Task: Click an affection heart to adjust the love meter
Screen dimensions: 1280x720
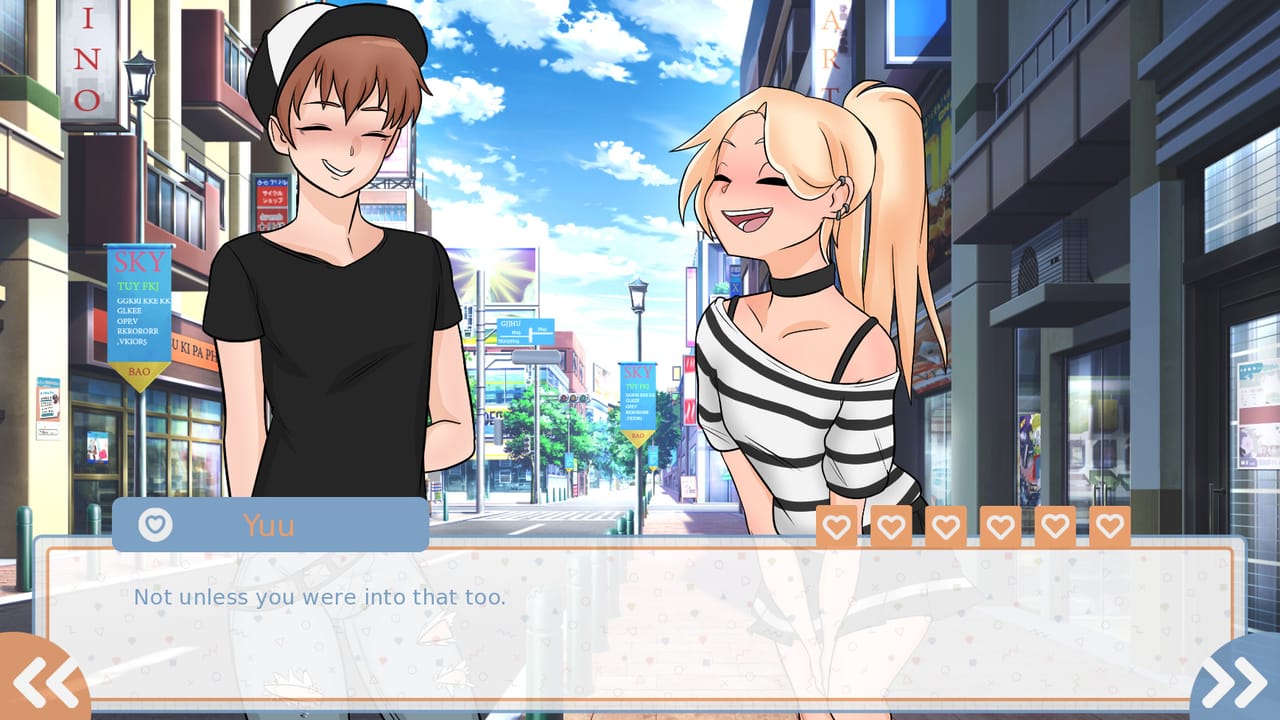Action: point(945,523)
